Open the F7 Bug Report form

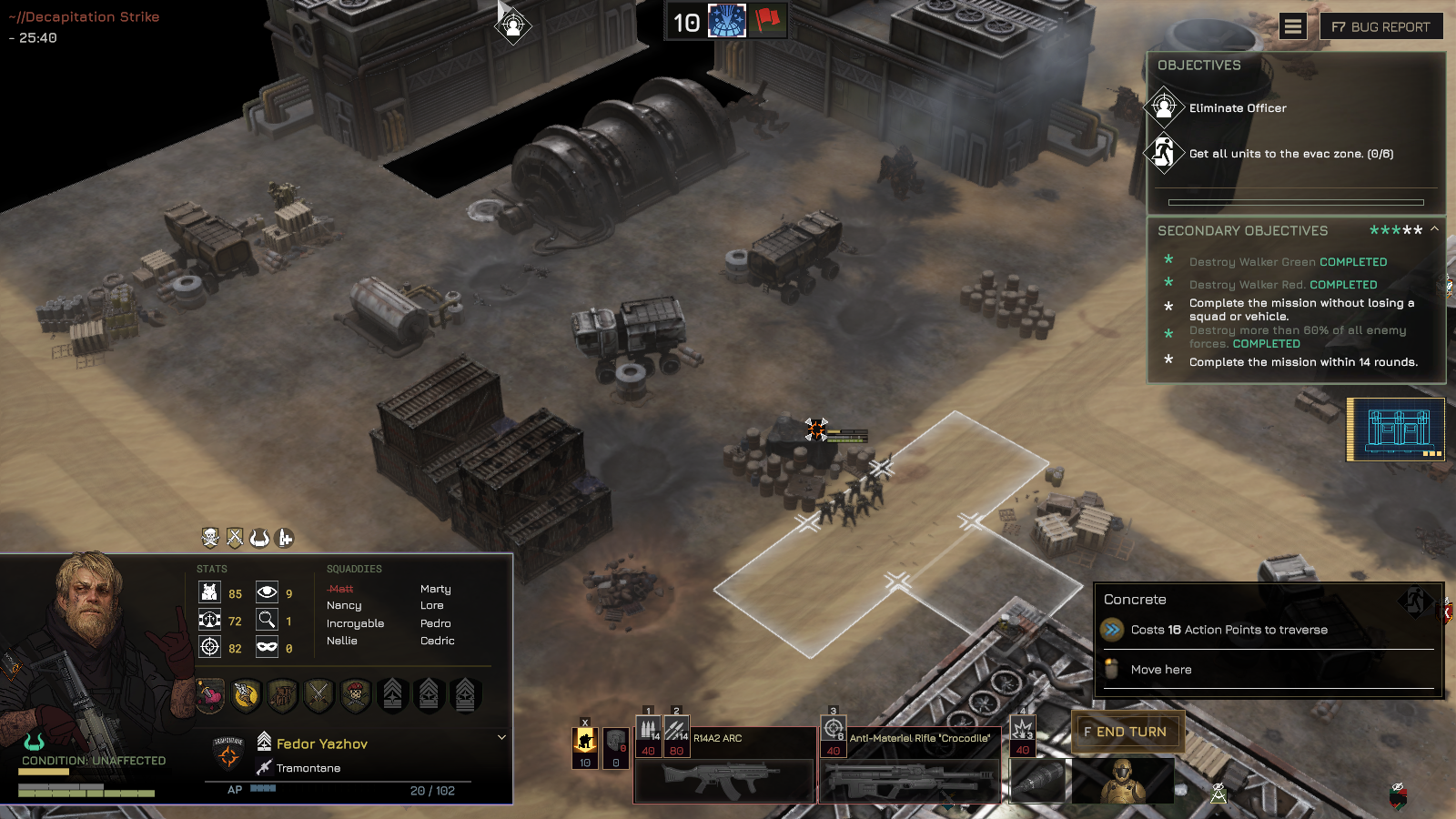[1380, 26]
